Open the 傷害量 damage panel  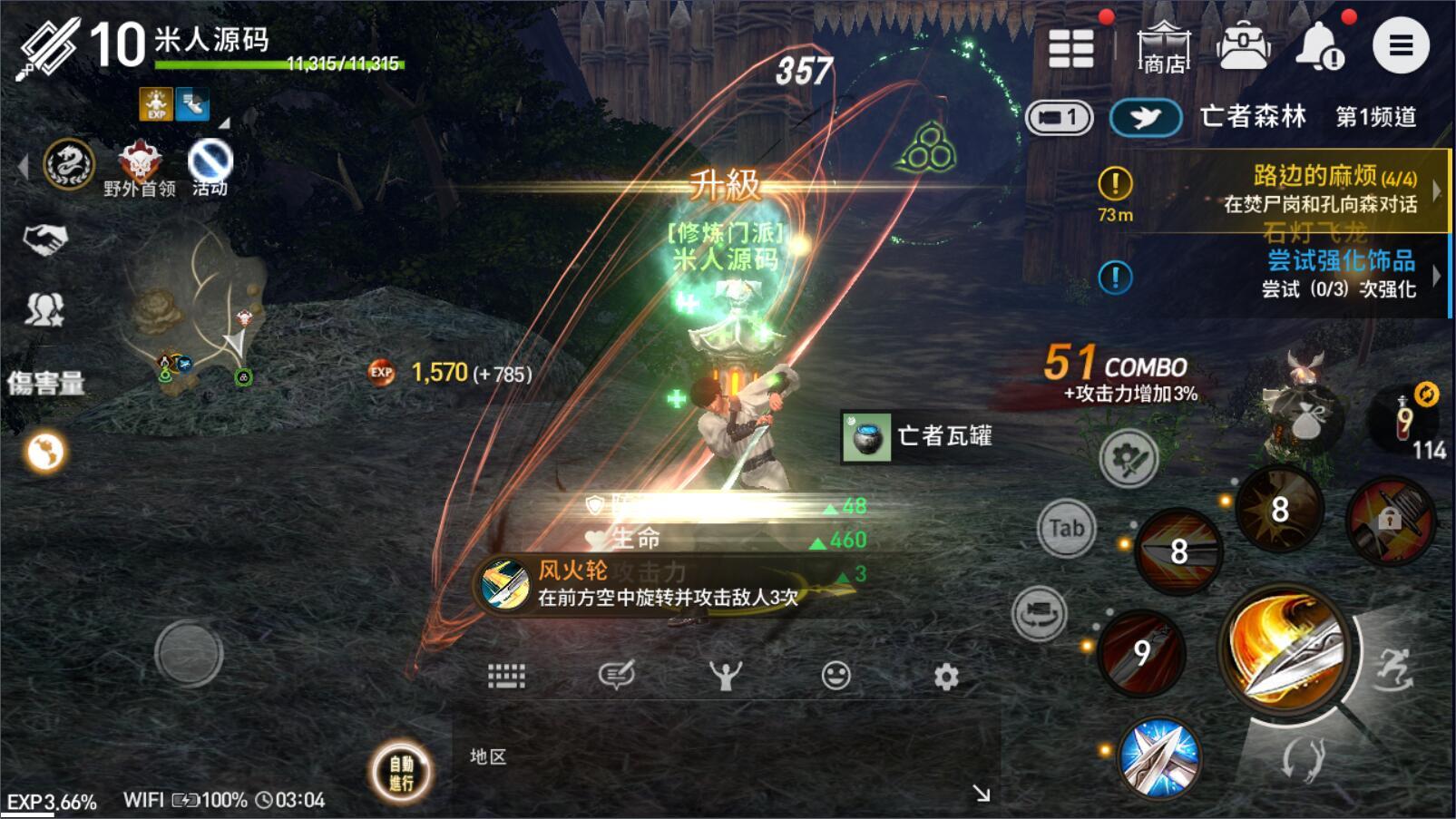46,383
